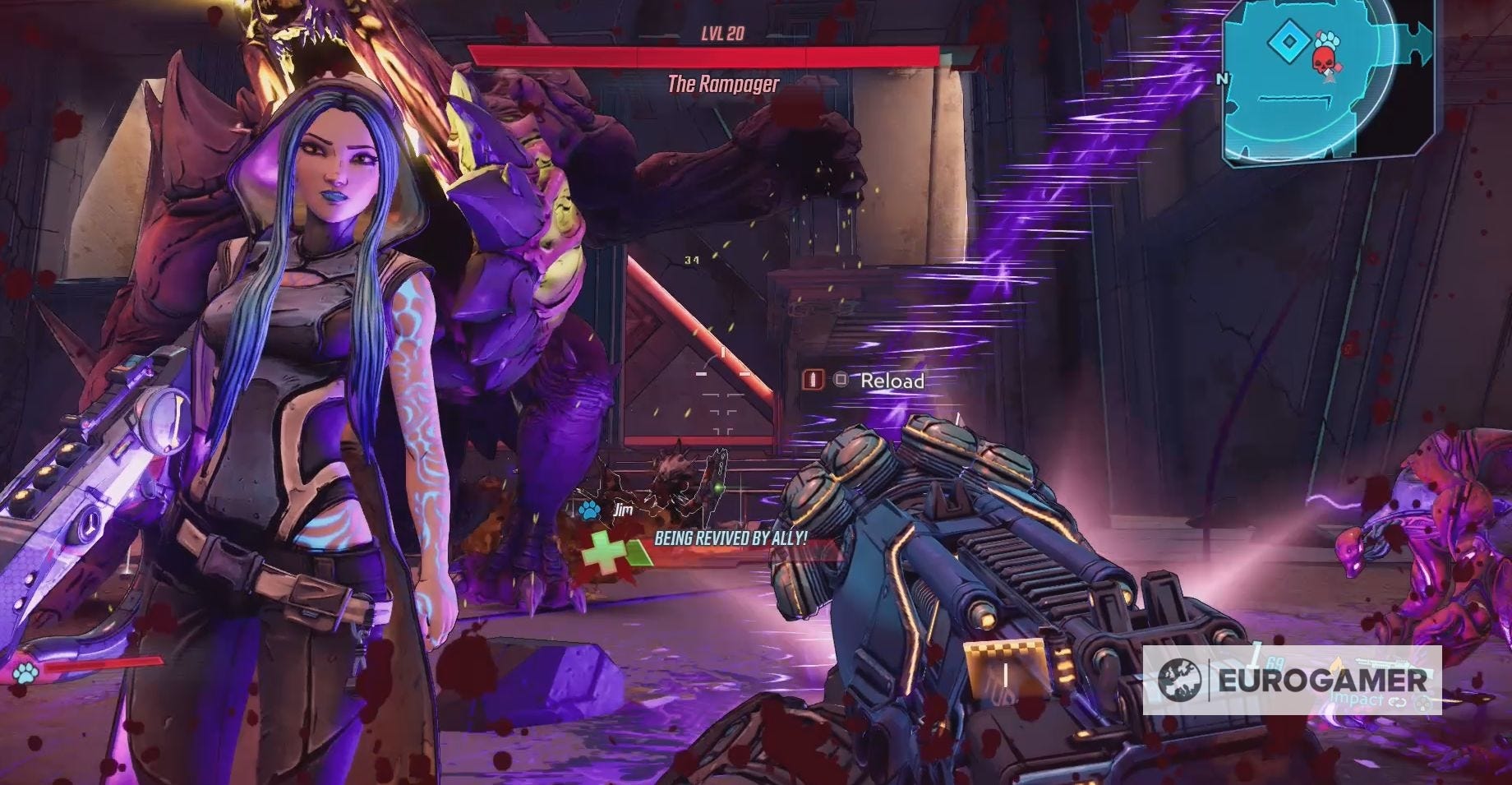Click the 69 reserve ammo counter
The width and height of the screenshot is (1512, 785).
(x=1275, y=663)
